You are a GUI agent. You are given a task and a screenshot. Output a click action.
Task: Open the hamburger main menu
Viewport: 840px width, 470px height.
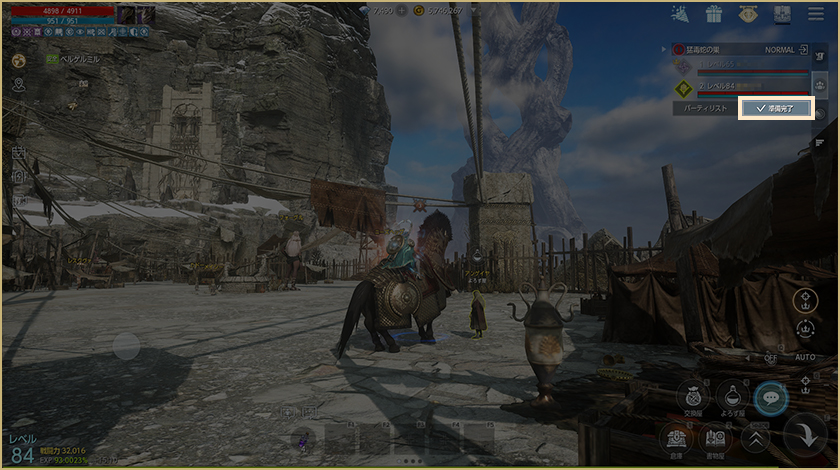click(x=814, y=14)
